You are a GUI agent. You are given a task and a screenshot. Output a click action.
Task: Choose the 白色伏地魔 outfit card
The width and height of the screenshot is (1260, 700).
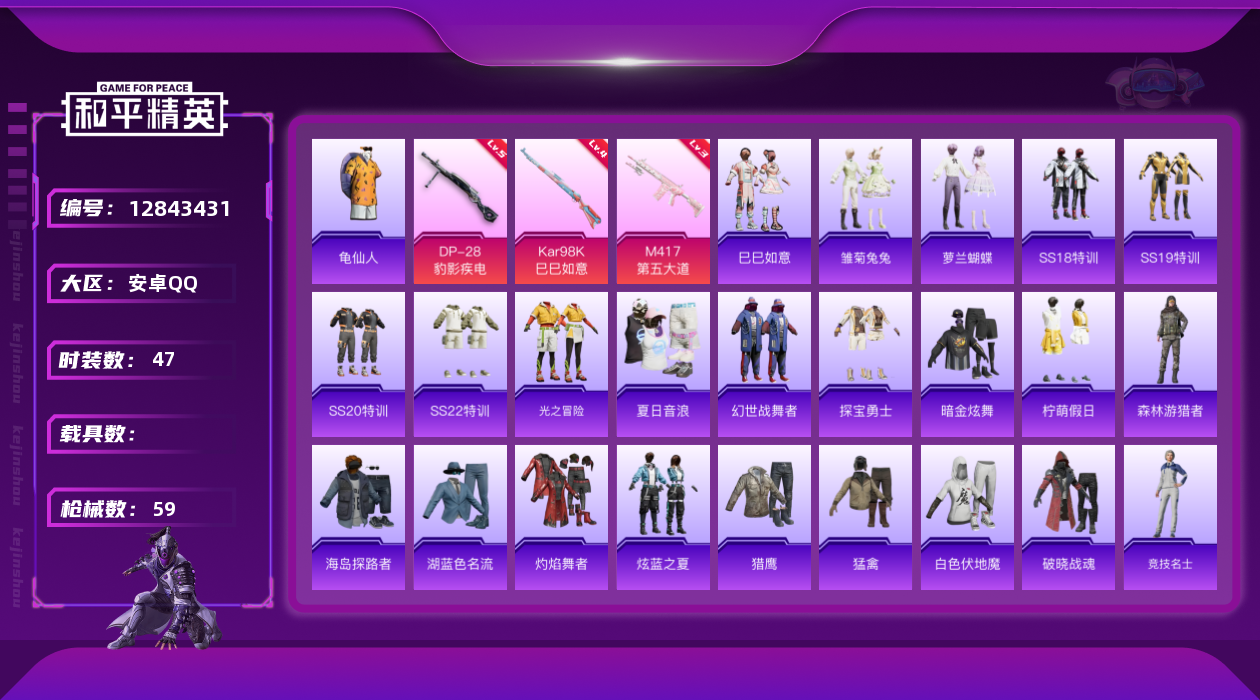tap(967, 517)
